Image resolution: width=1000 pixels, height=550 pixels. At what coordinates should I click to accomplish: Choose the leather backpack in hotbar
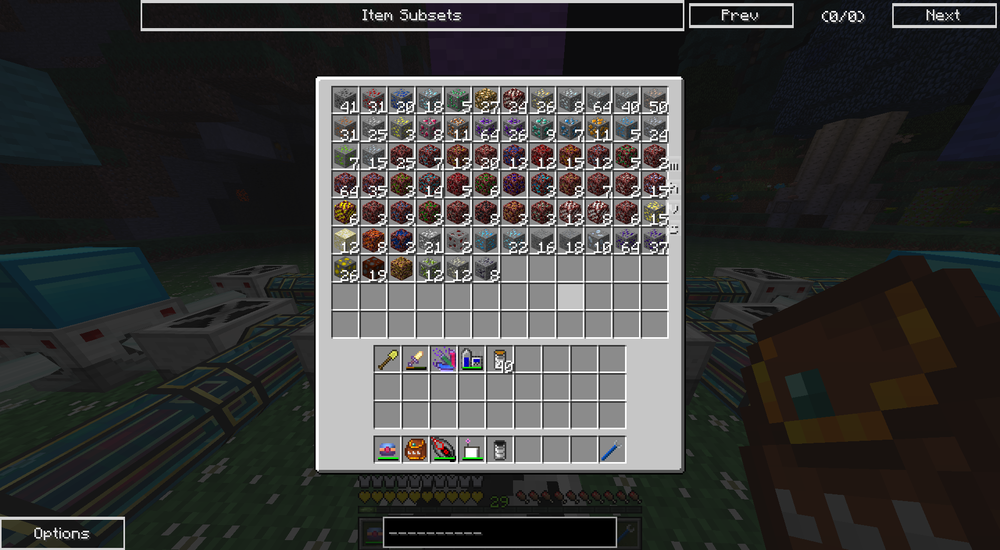coord(416,449)
